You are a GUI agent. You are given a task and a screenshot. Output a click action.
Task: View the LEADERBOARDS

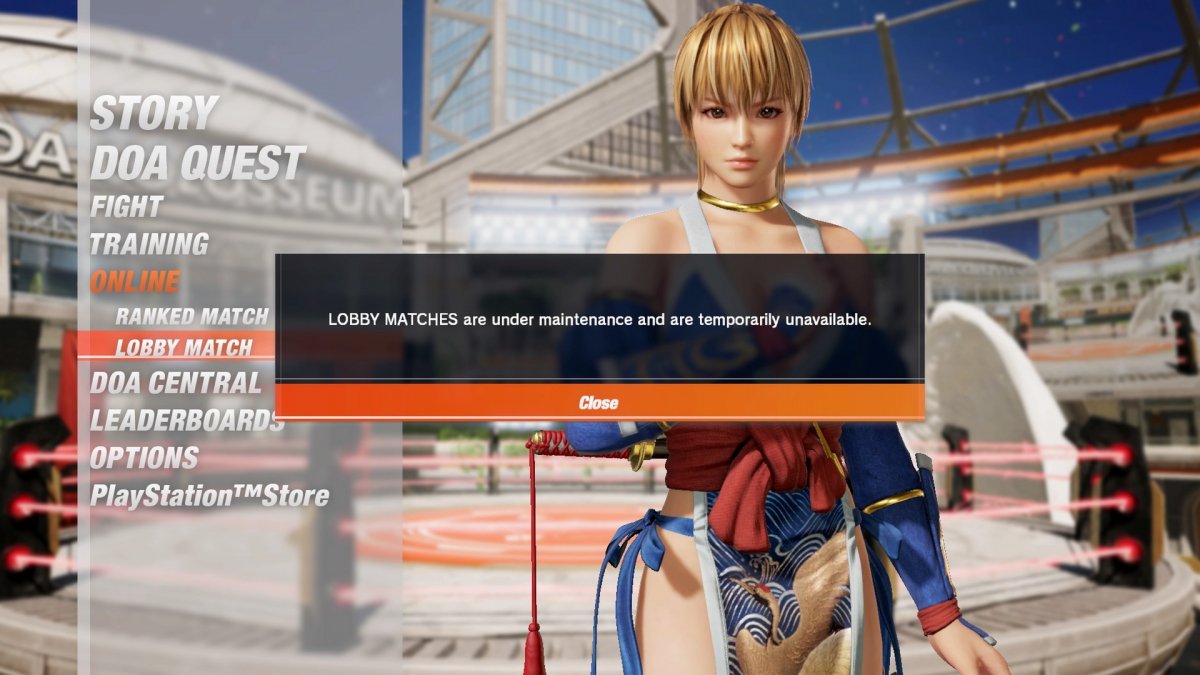pyautogui.click(x=187, y=420)
